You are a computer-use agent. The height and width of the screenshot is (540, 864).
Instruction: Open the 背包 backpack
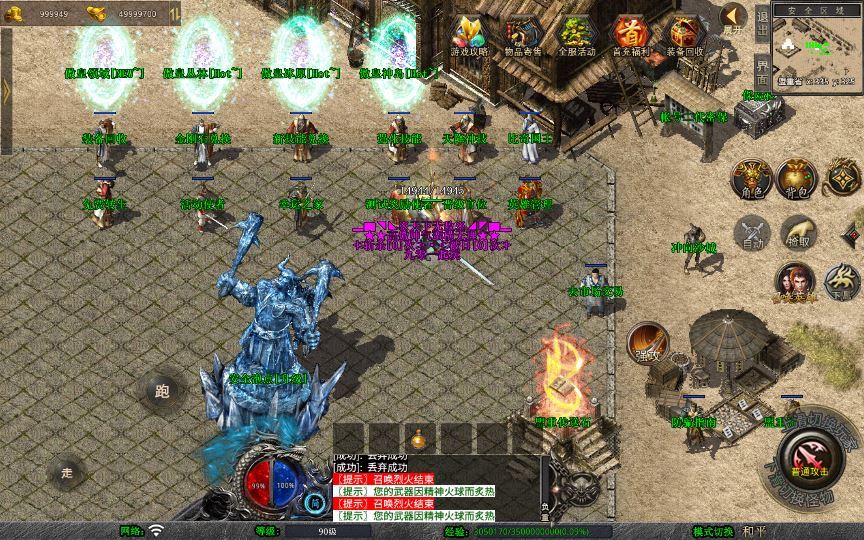tap(797, 177)
